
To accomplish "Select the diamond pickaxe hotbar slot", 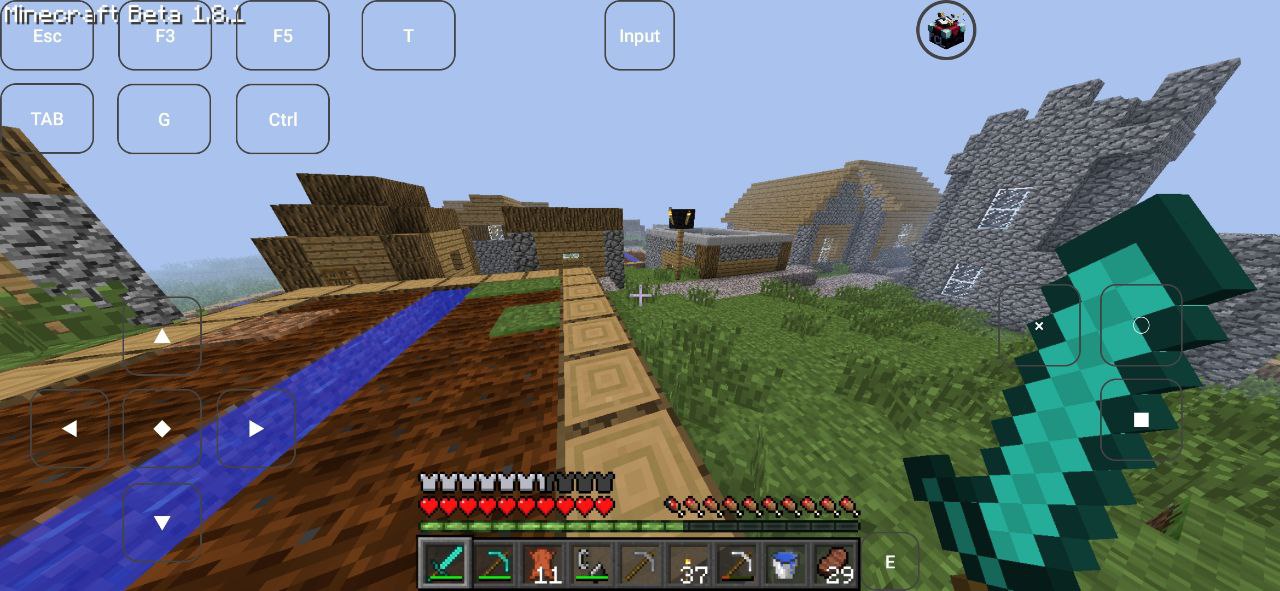I will pos(493,564).
